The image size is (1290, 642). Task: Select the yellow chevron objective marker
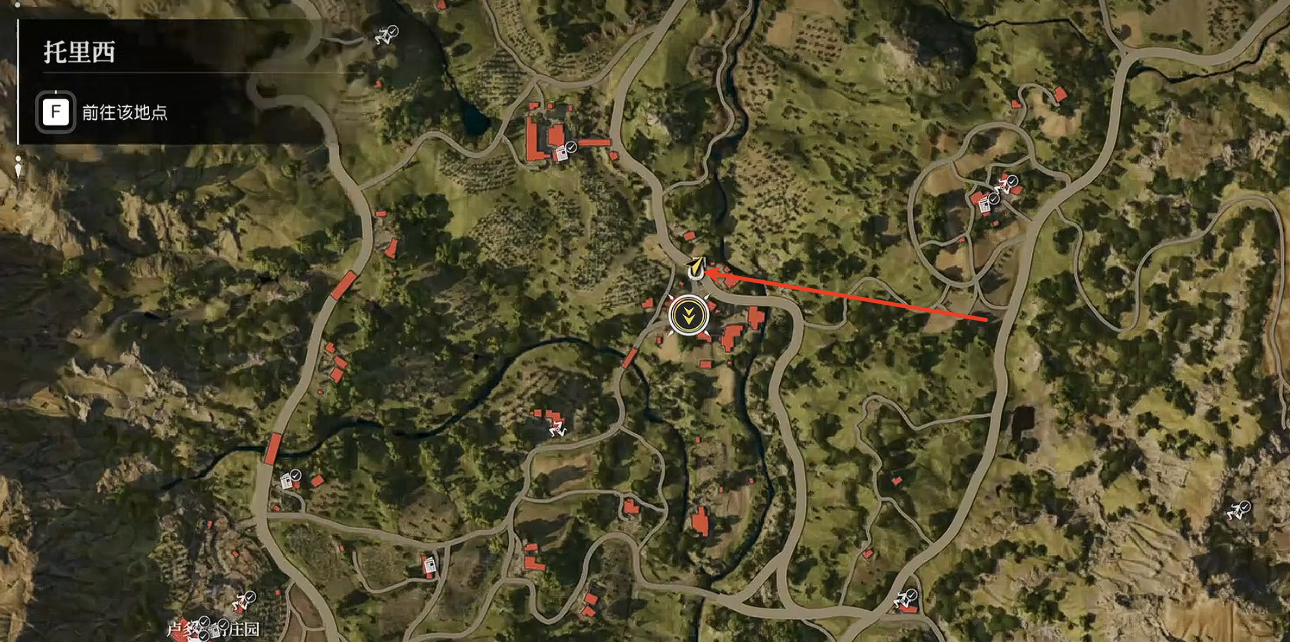pos(688,316)
